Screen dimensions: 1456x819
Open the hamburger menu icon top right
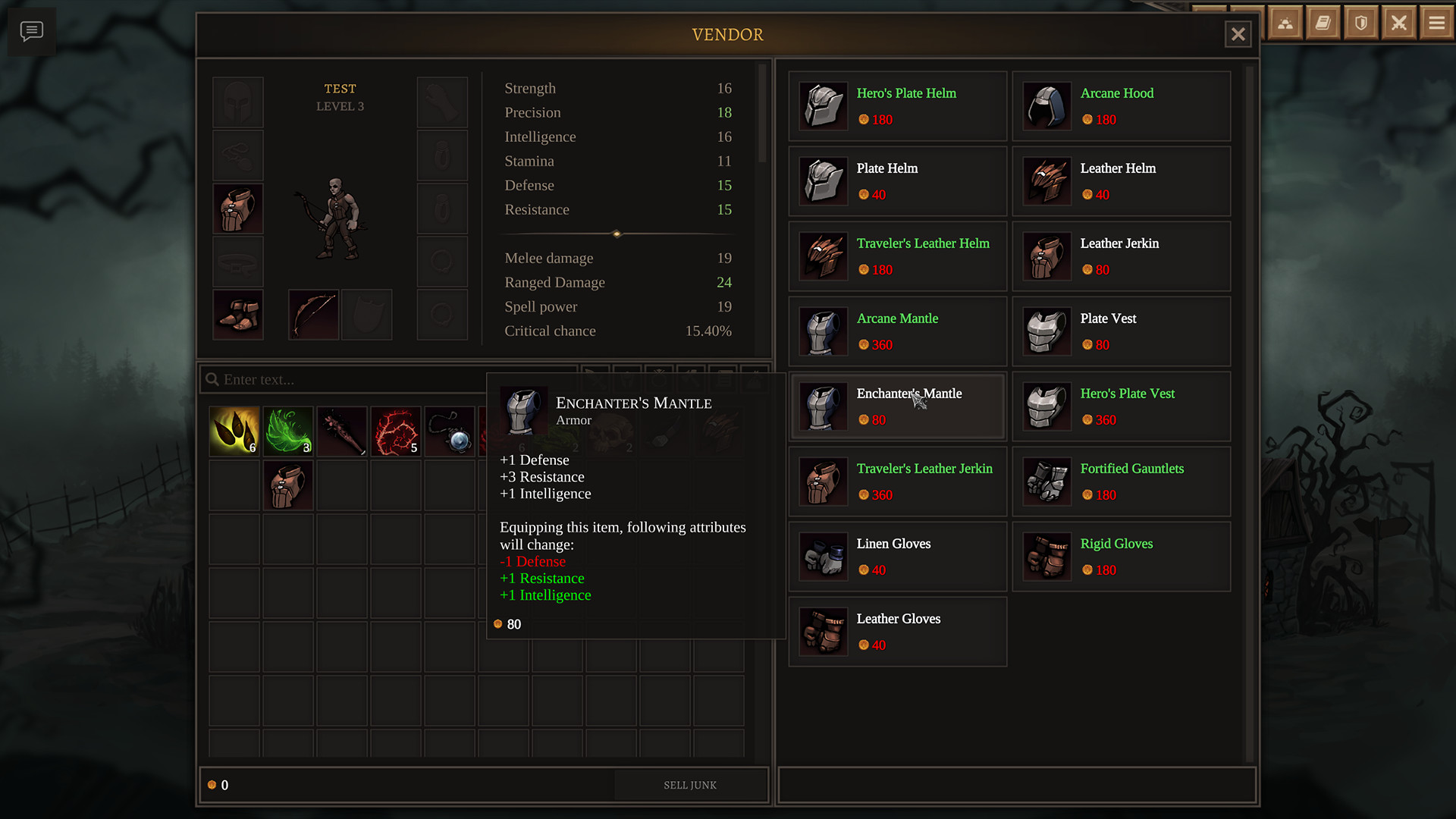[1436, 23]
